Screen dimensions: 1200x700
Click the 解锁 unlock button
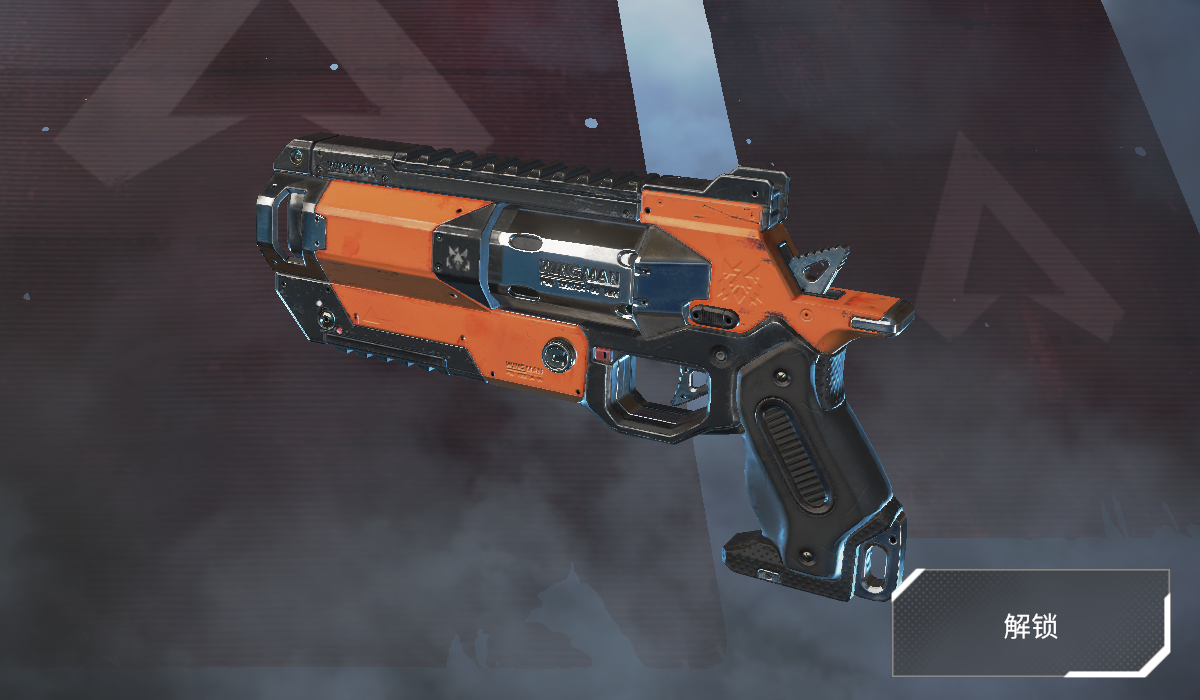coord(1031,624)
